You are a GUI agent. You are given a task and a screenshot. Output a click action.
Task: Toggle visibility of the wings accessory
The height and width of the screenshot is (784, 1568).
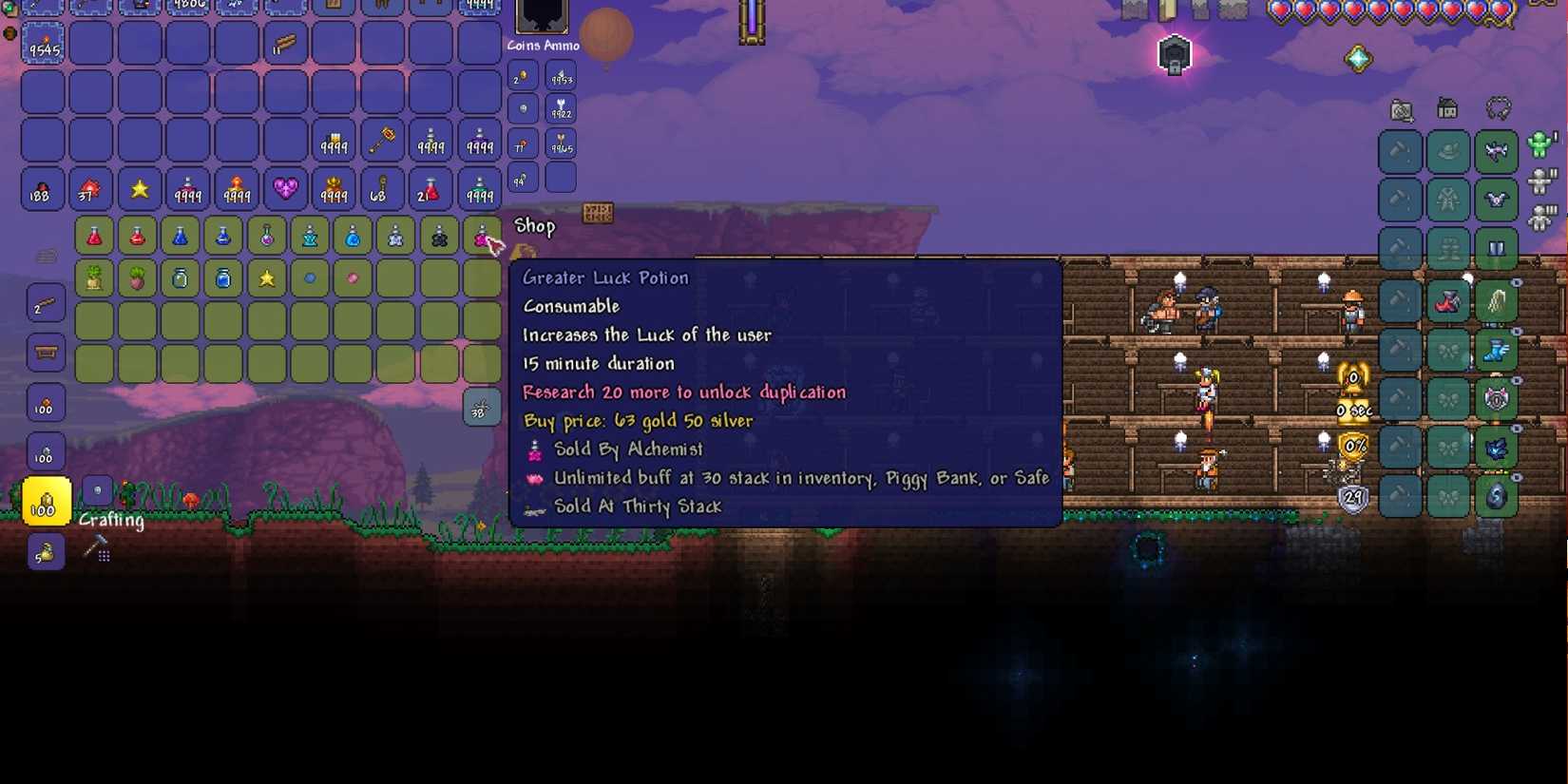1517,281
